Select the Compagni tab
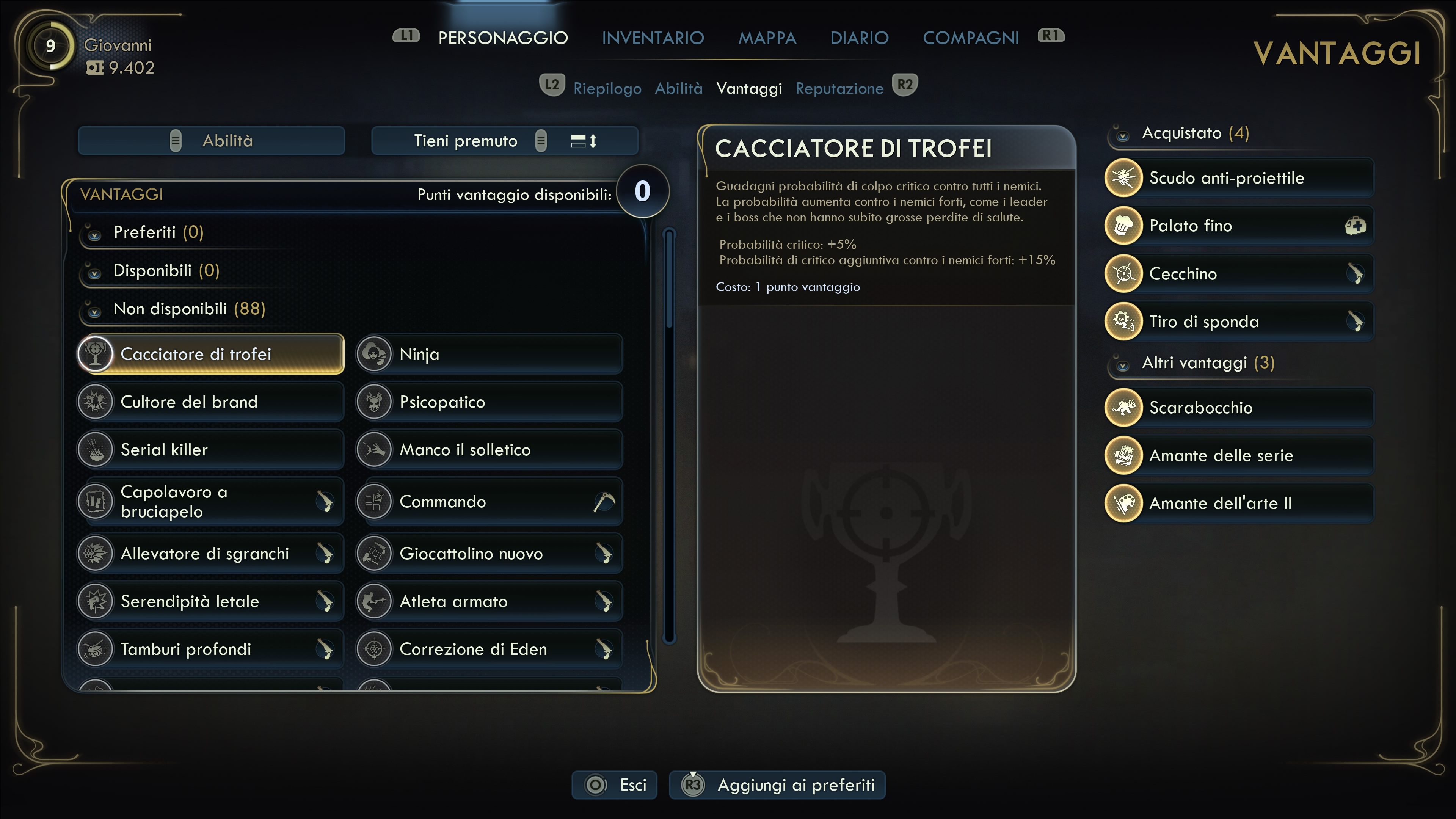Image resolution: width=1456 pixels, height=819 pixels. tap(971, 38)
